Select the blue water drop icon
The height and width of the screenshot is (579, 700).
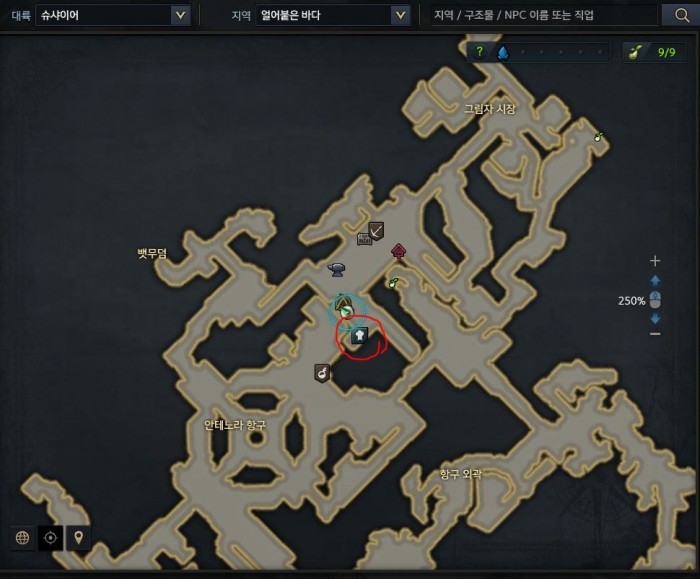[x=502, y=52]
